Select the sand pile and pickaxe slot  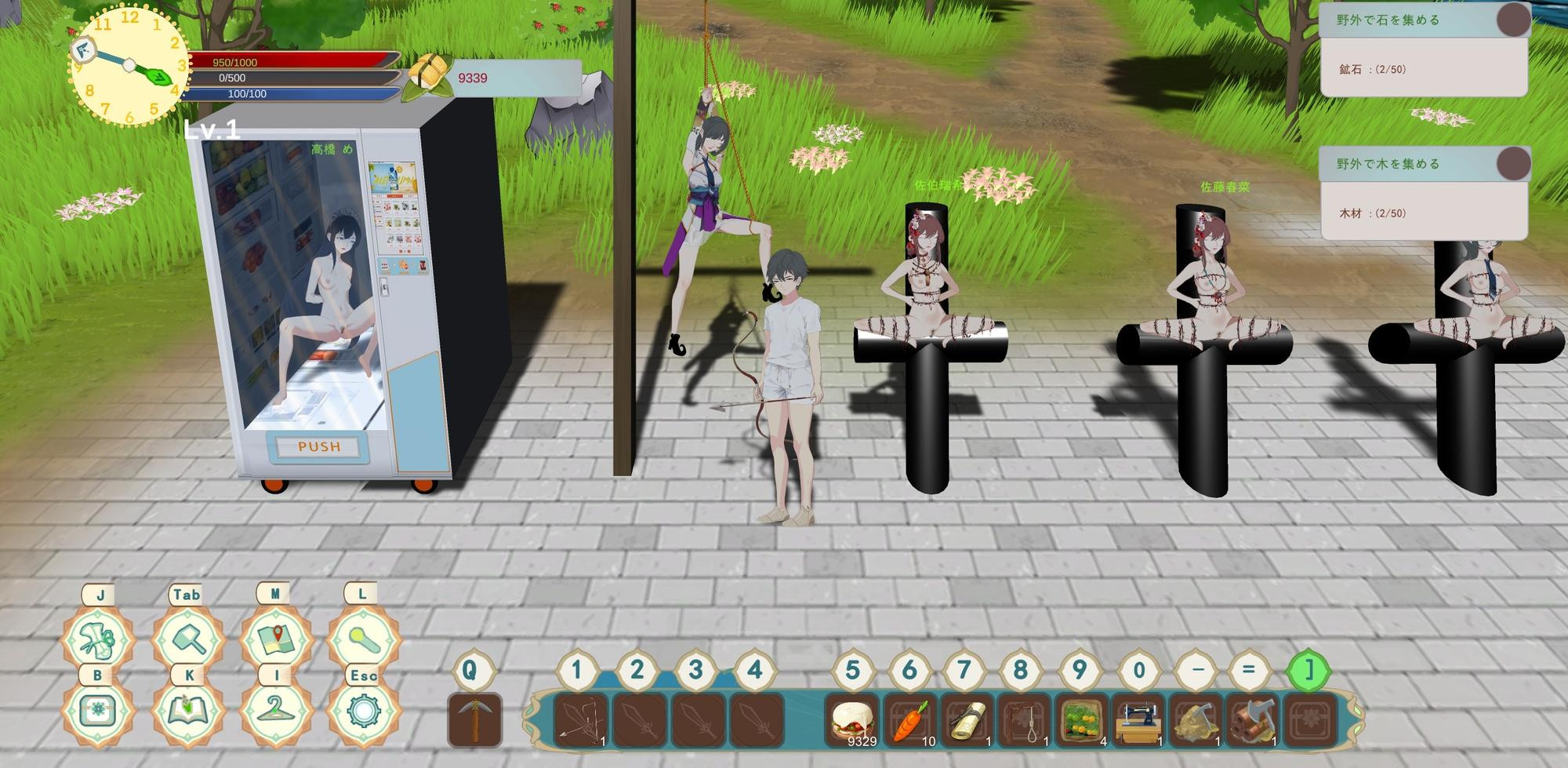tap(1196, 719)
